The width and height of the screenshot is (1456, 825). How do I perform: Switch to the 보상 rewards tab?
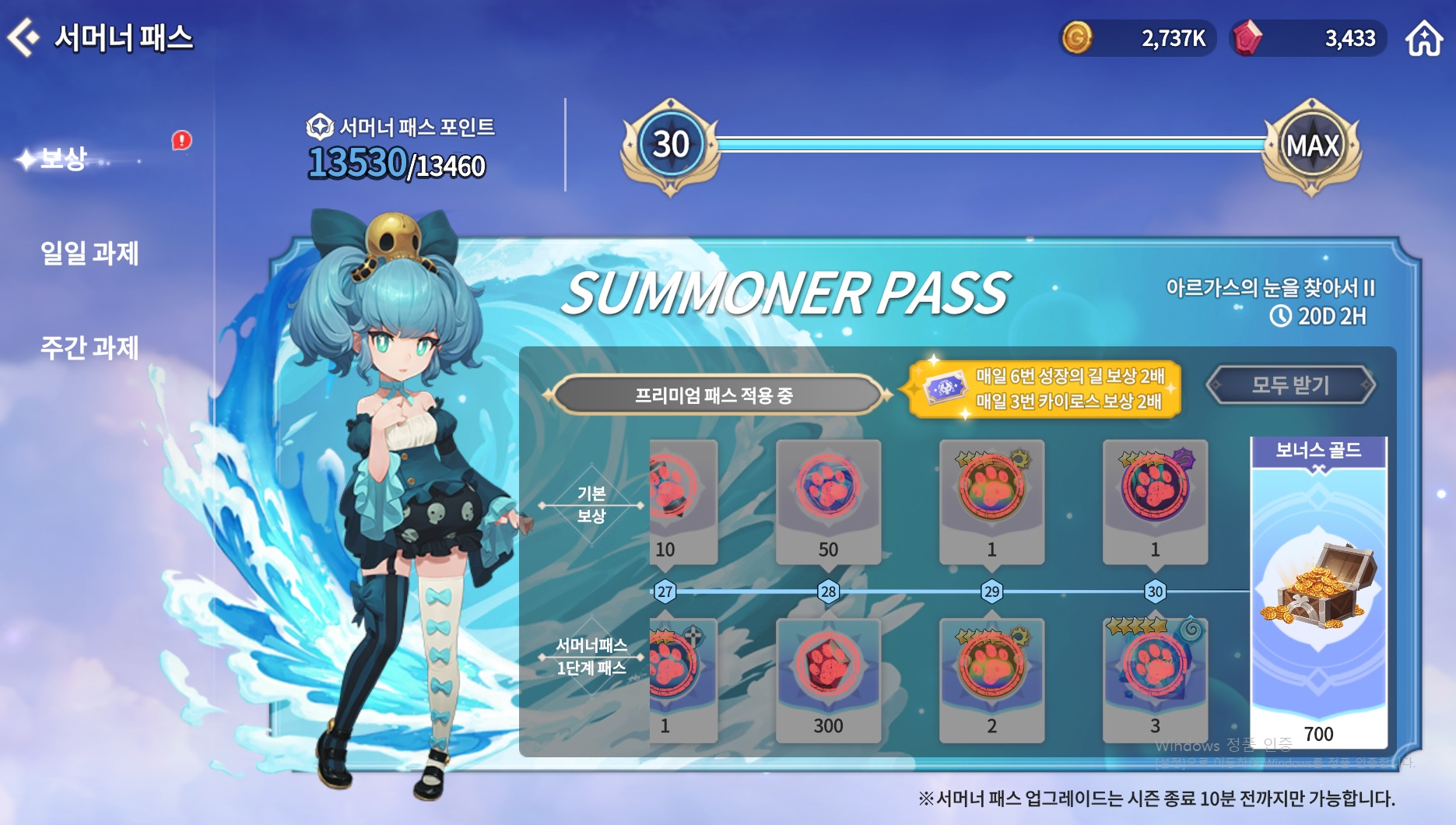62,159
